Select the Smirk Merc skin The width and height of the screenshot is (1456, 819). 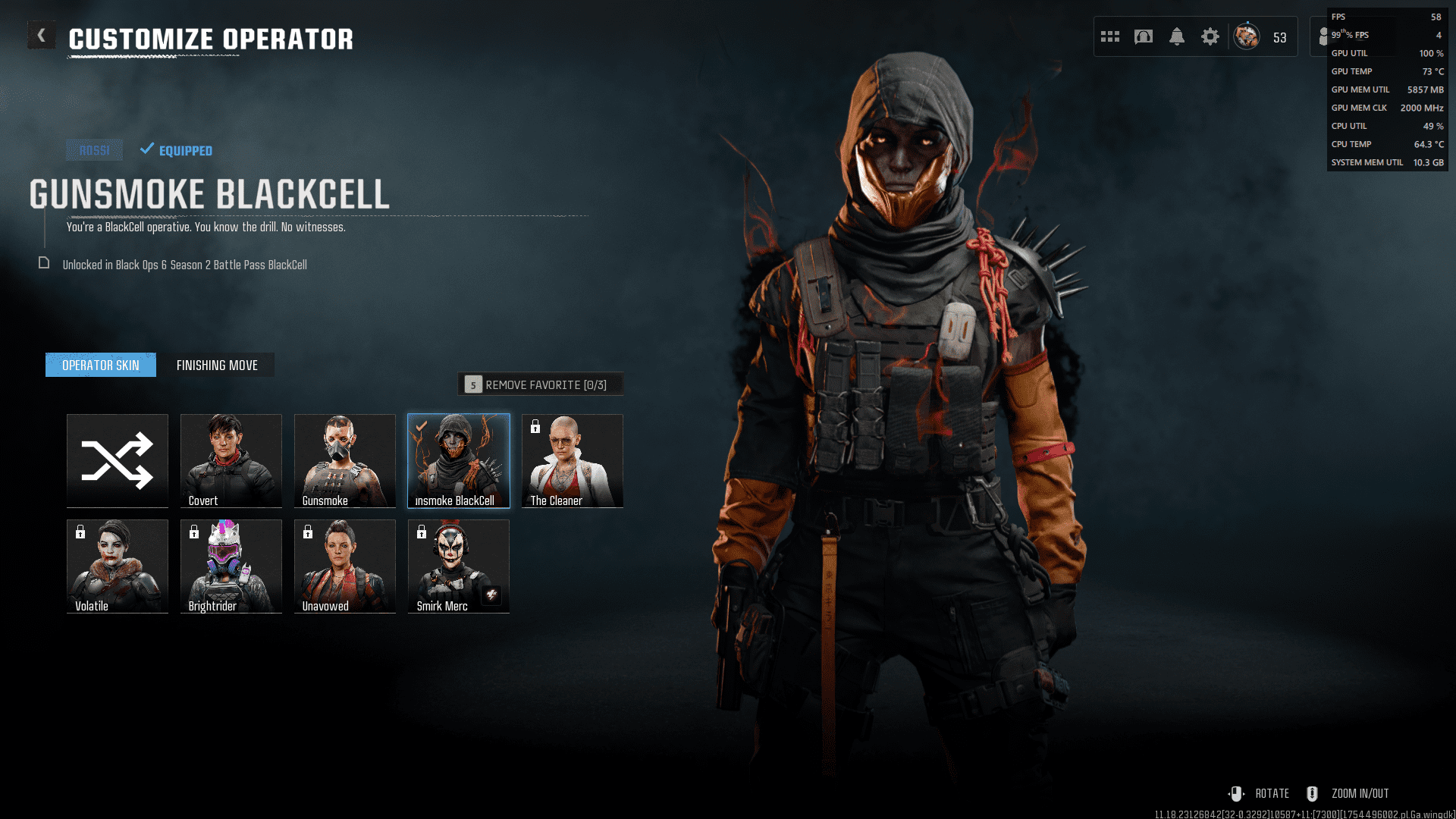point(459,566)
